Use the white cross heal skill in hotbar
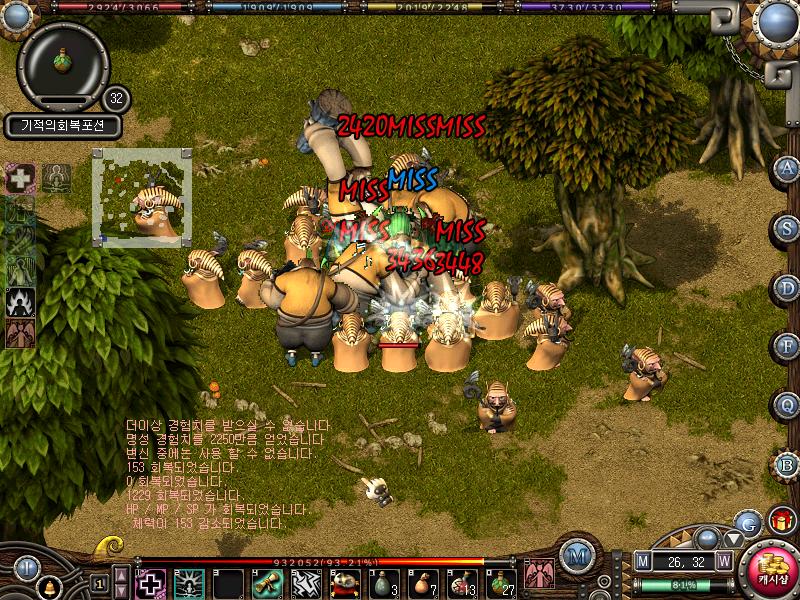This screenshot has width=800, height=600. coord(150,582)
